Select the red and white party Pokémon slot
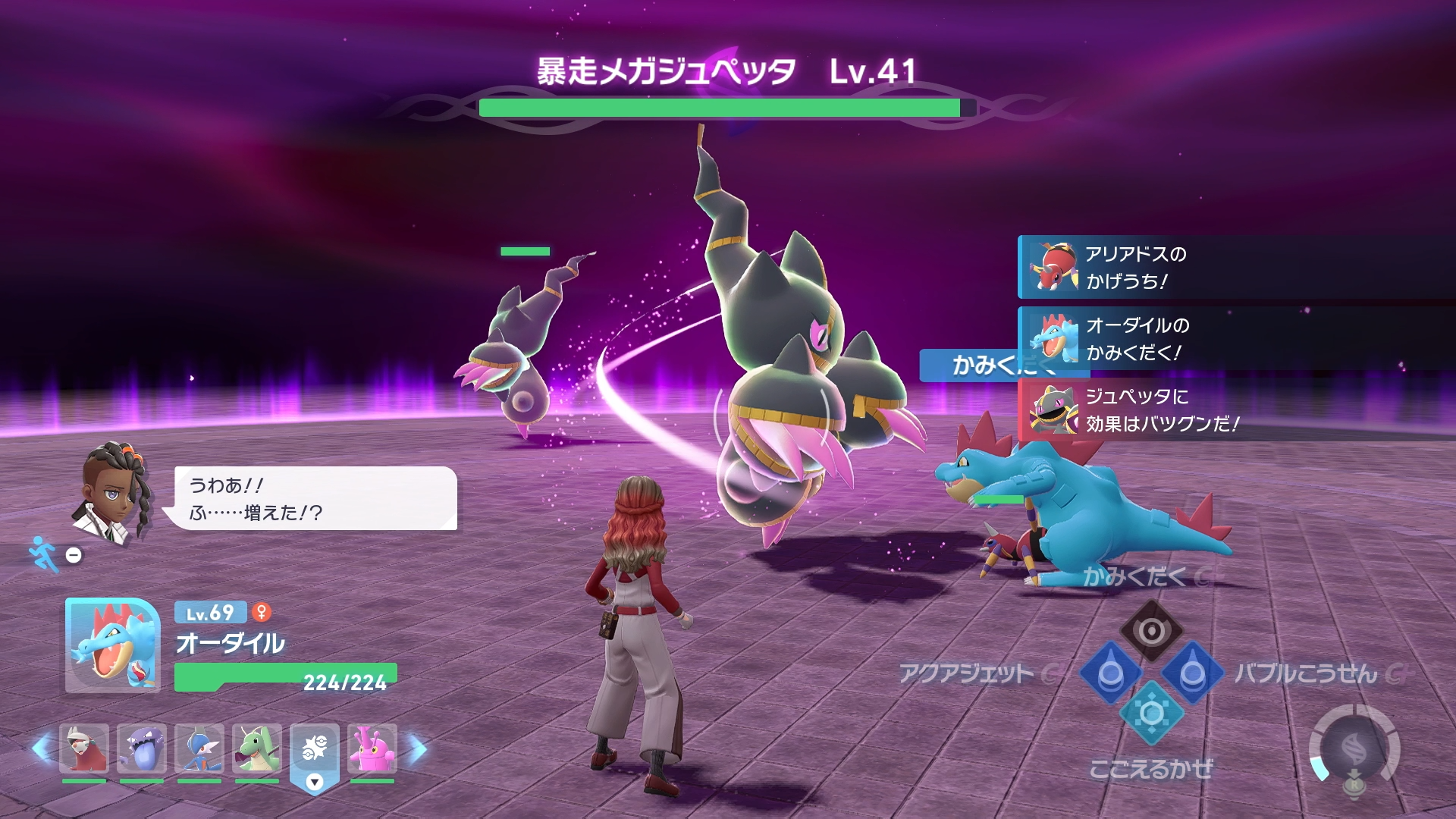This screenshot has height=819, width=1456. [x=84, y=748]
